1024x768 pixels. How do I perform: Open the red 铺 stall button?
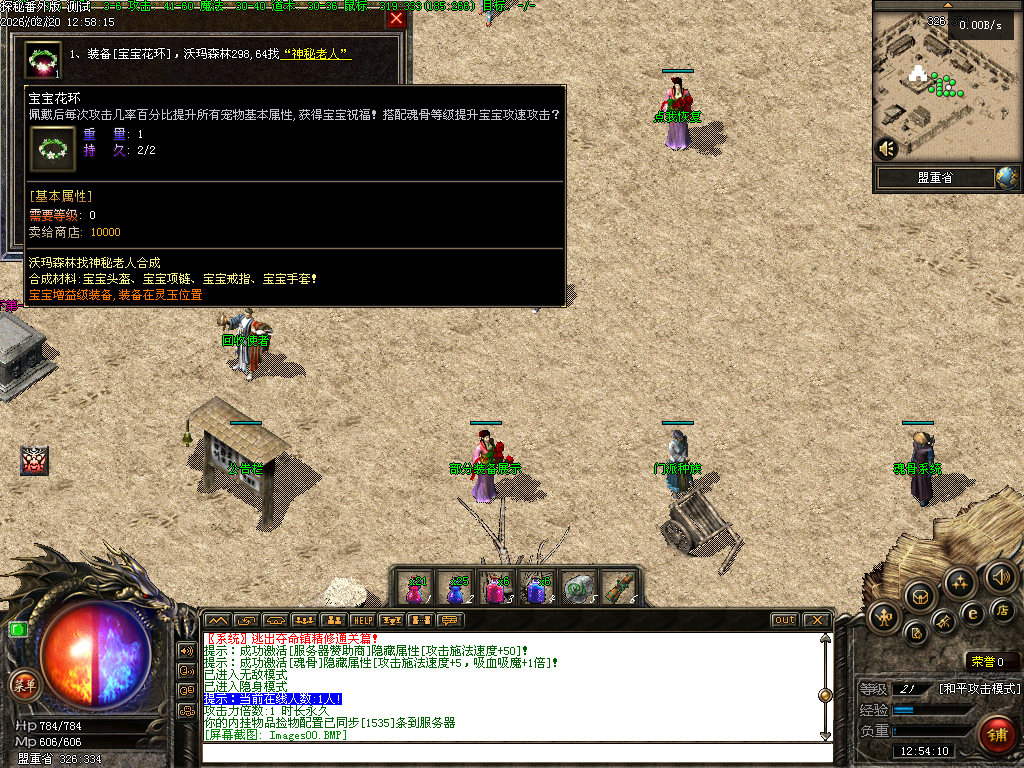pos(996,734)
